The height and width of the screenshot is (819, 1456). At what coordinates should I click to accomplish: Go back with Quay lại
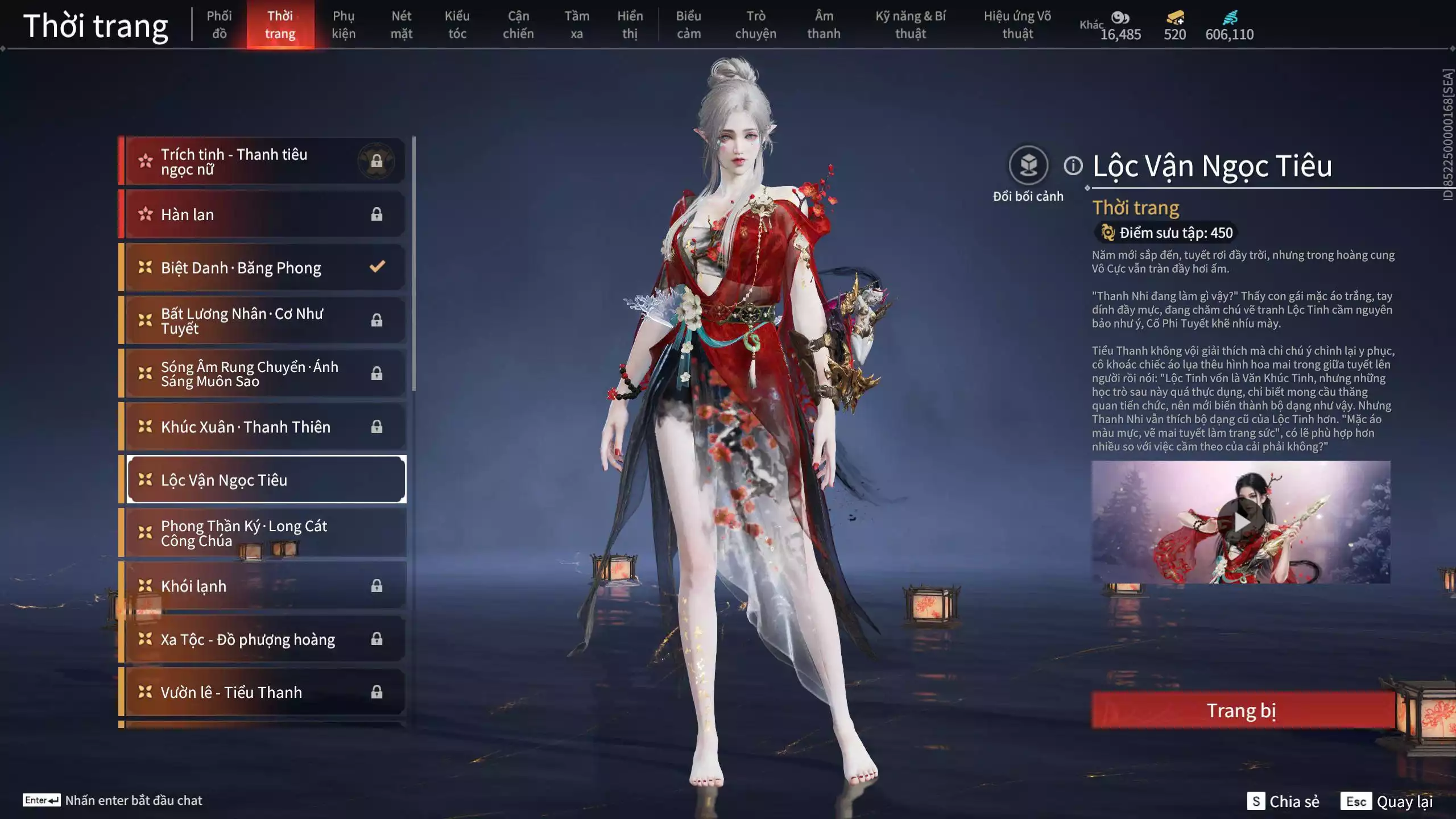1387,801
